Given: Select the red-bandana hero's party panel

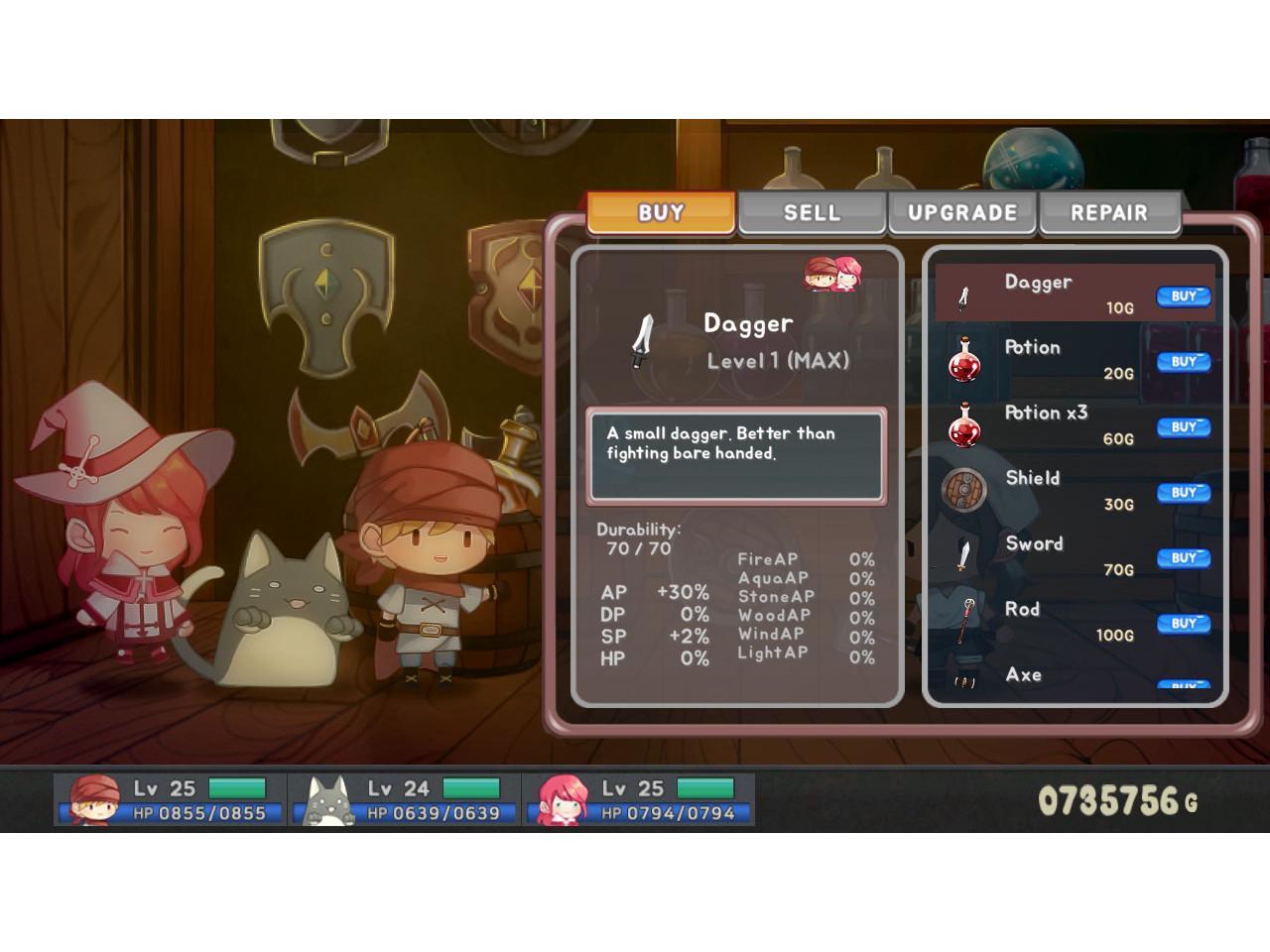Looking at the screenshot, I should [171, 800].
